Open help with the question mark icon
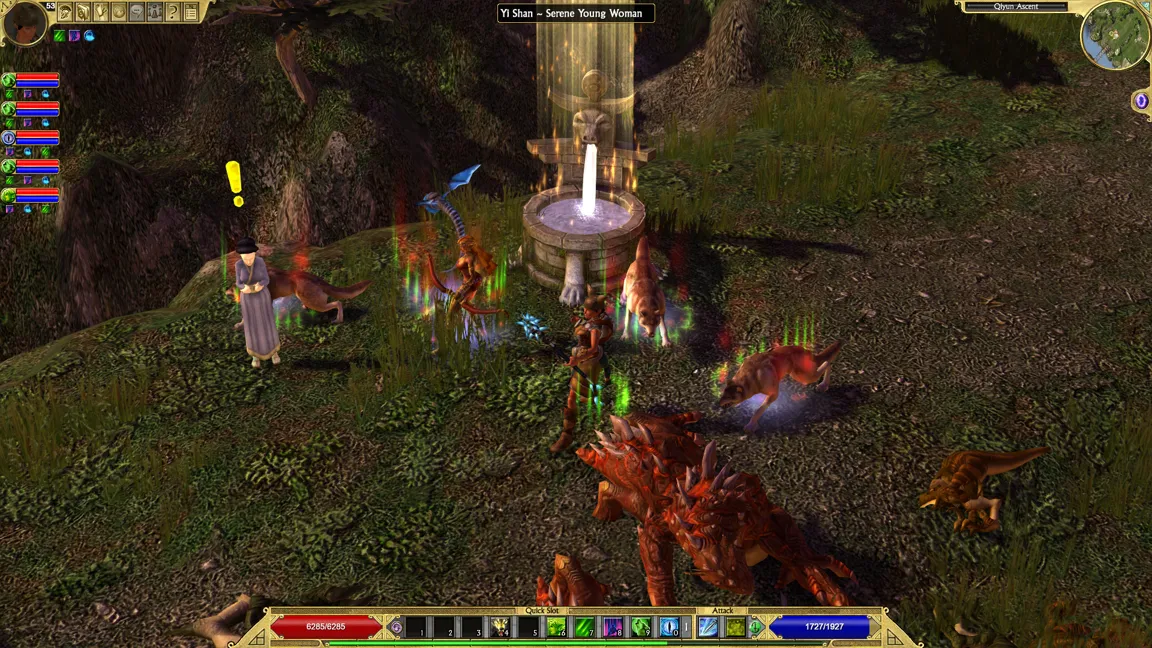This screenshot has height=648, width=1152. coord(172,12)
